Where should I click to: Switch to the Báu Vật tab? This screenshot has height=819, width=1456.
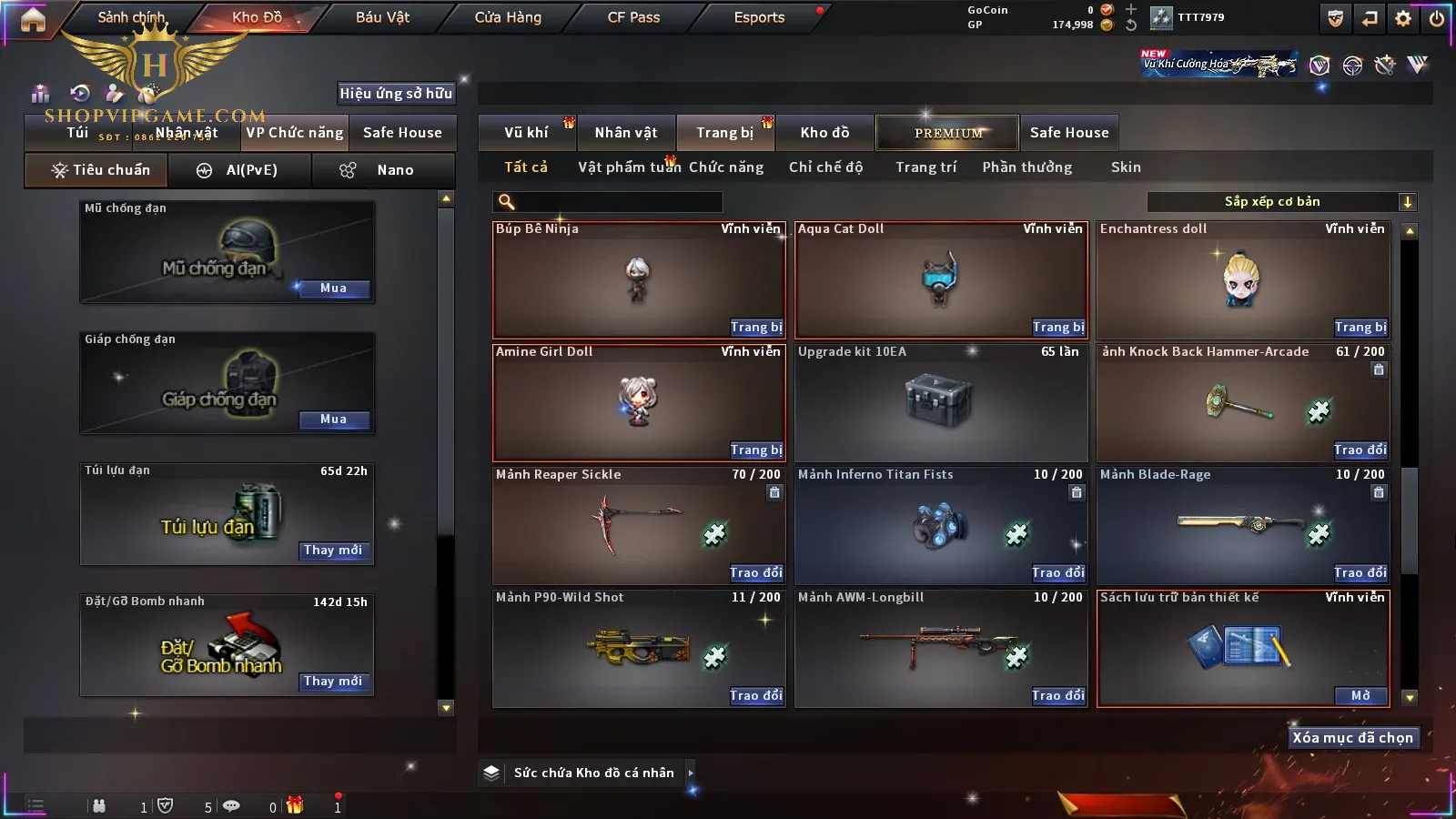[x=382, y=17]
